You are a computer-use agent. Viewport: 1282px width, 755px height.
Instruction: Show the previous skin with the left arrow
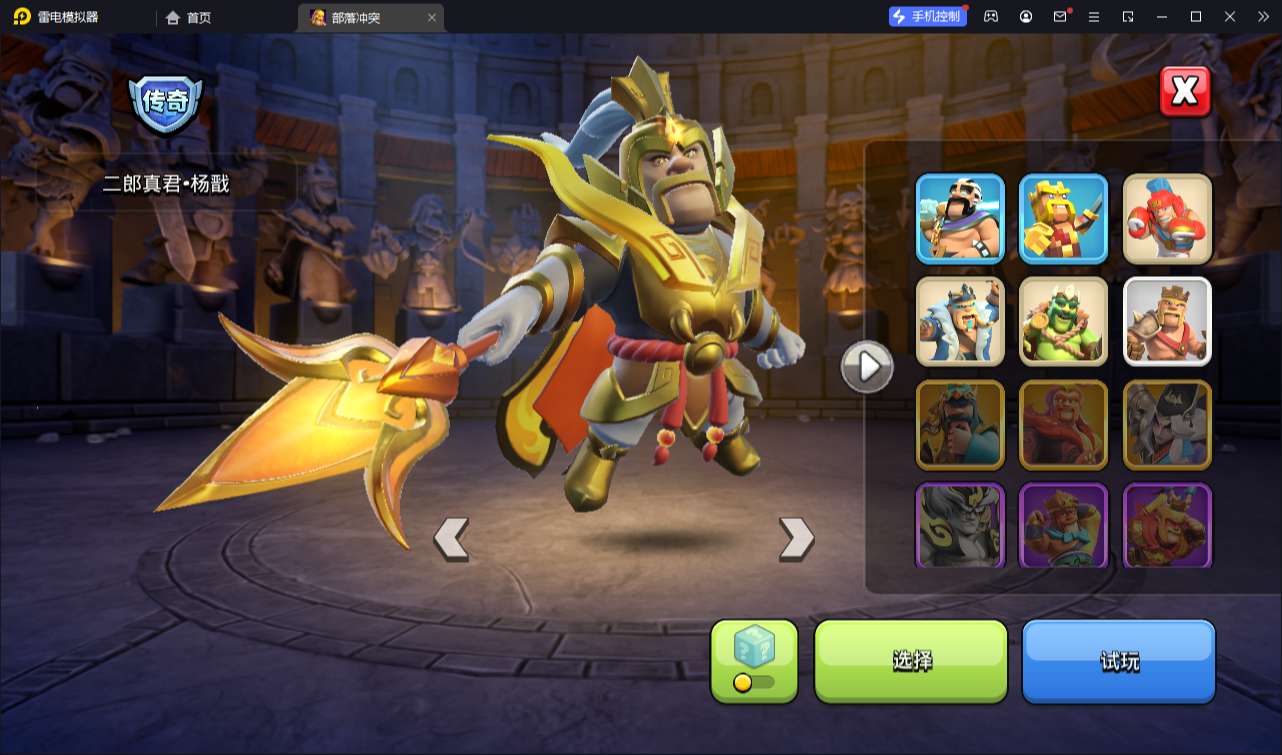pyautogui.click(x=451, y=539)
